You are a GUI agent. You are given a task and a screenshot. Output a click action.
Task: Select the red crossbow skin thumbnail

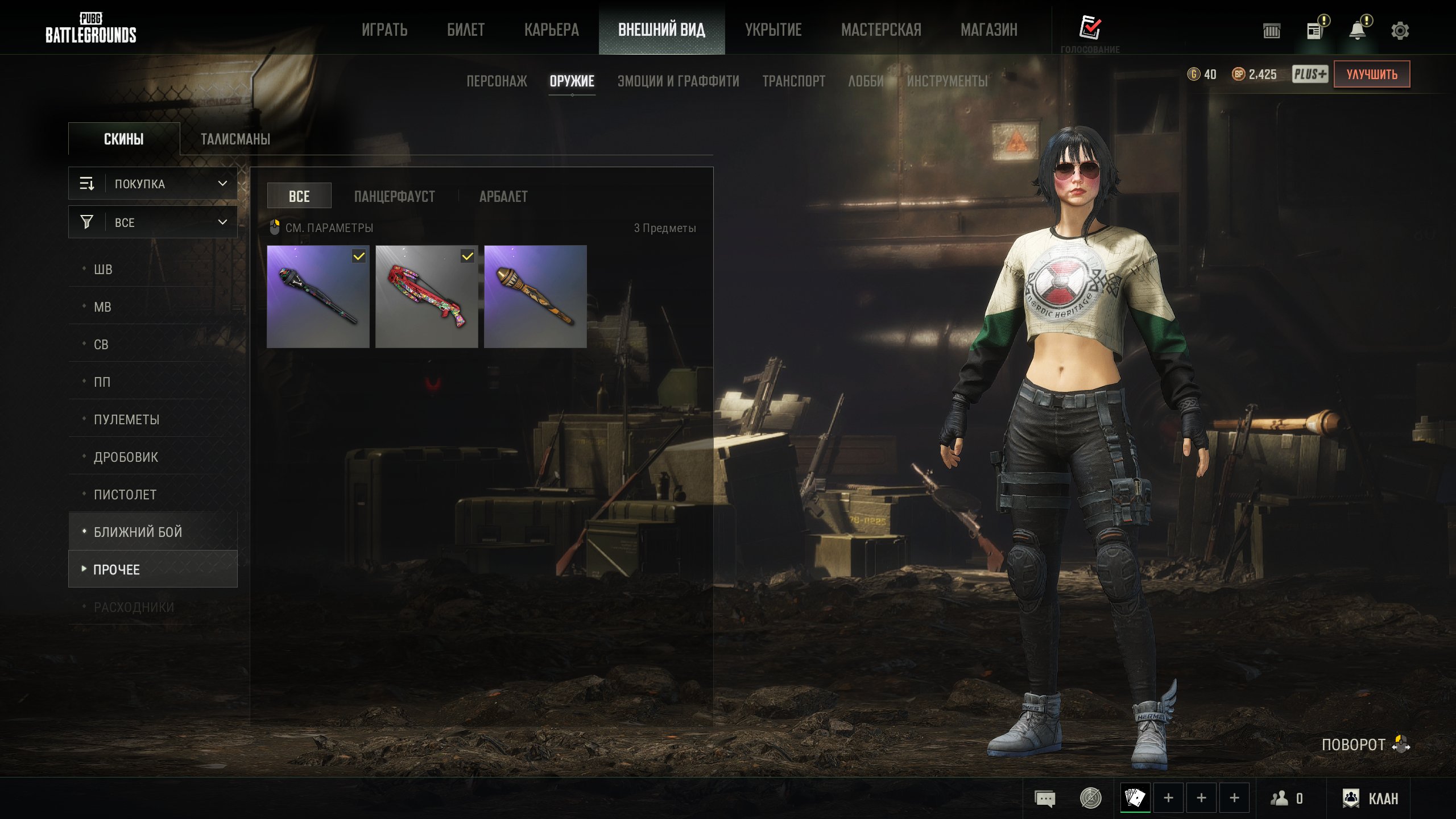click(427, 296)
